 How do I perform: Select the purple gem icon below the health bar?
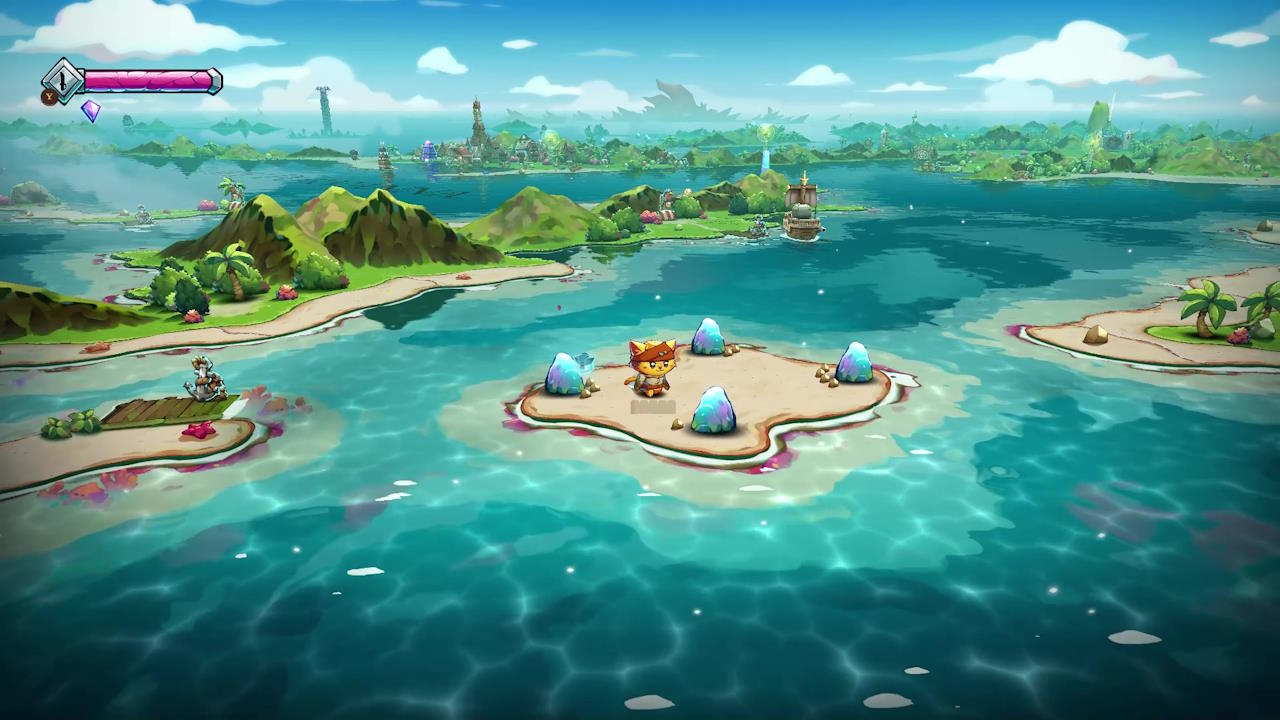(x=90, y=112)
